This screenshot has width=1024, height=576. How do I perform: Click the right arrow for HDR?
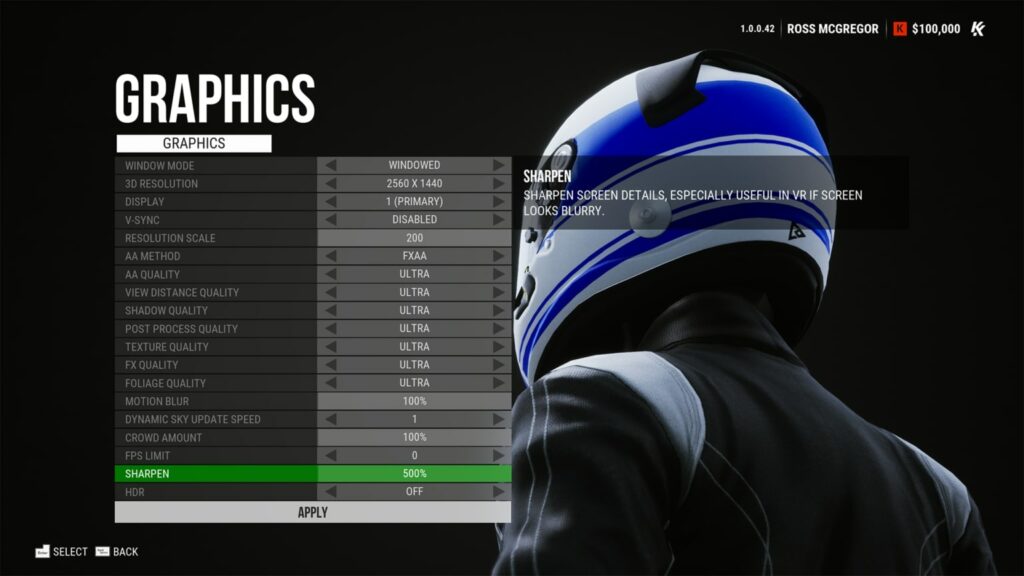click(x=498, y=491)
